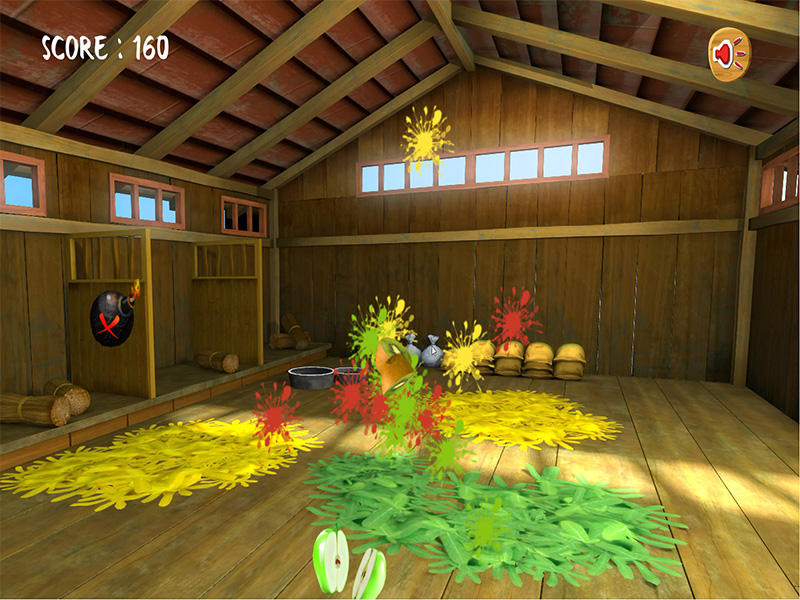Toggle the sound speaker button

pos(729,53)
